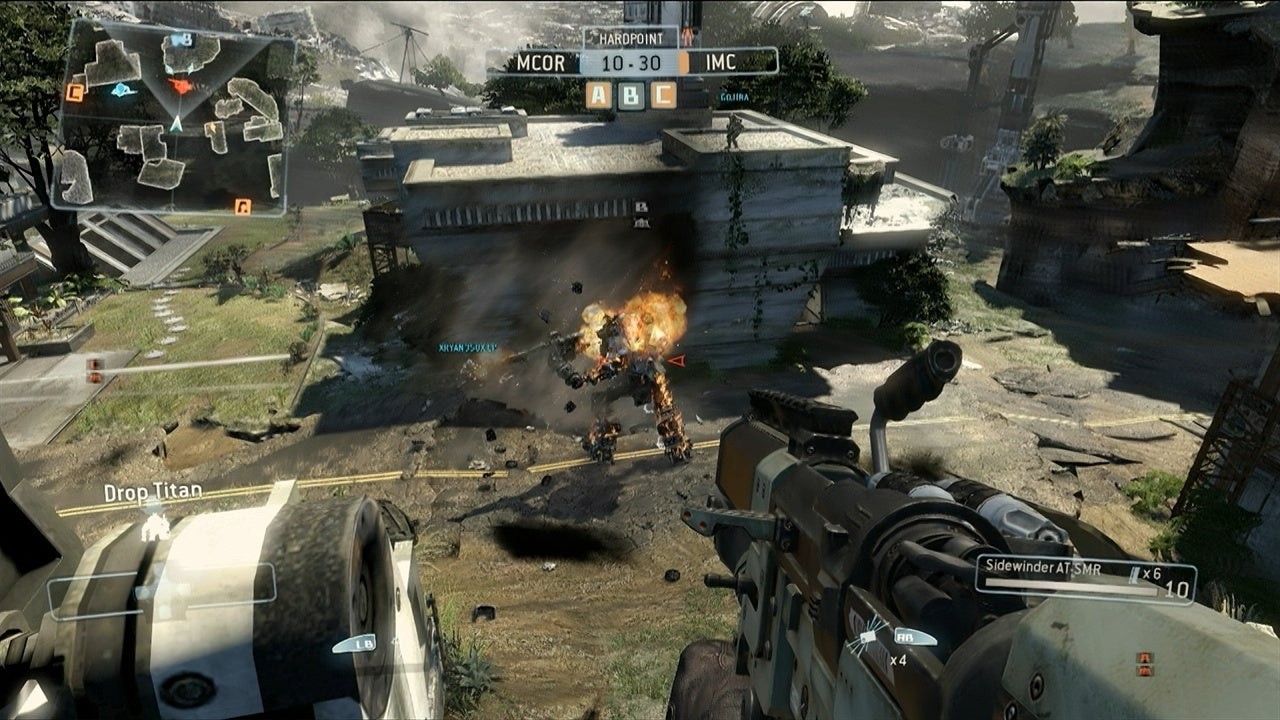Click the blue B marker on the minimap
Viewport: 1280px width, 720px height.
click(181, 40)
